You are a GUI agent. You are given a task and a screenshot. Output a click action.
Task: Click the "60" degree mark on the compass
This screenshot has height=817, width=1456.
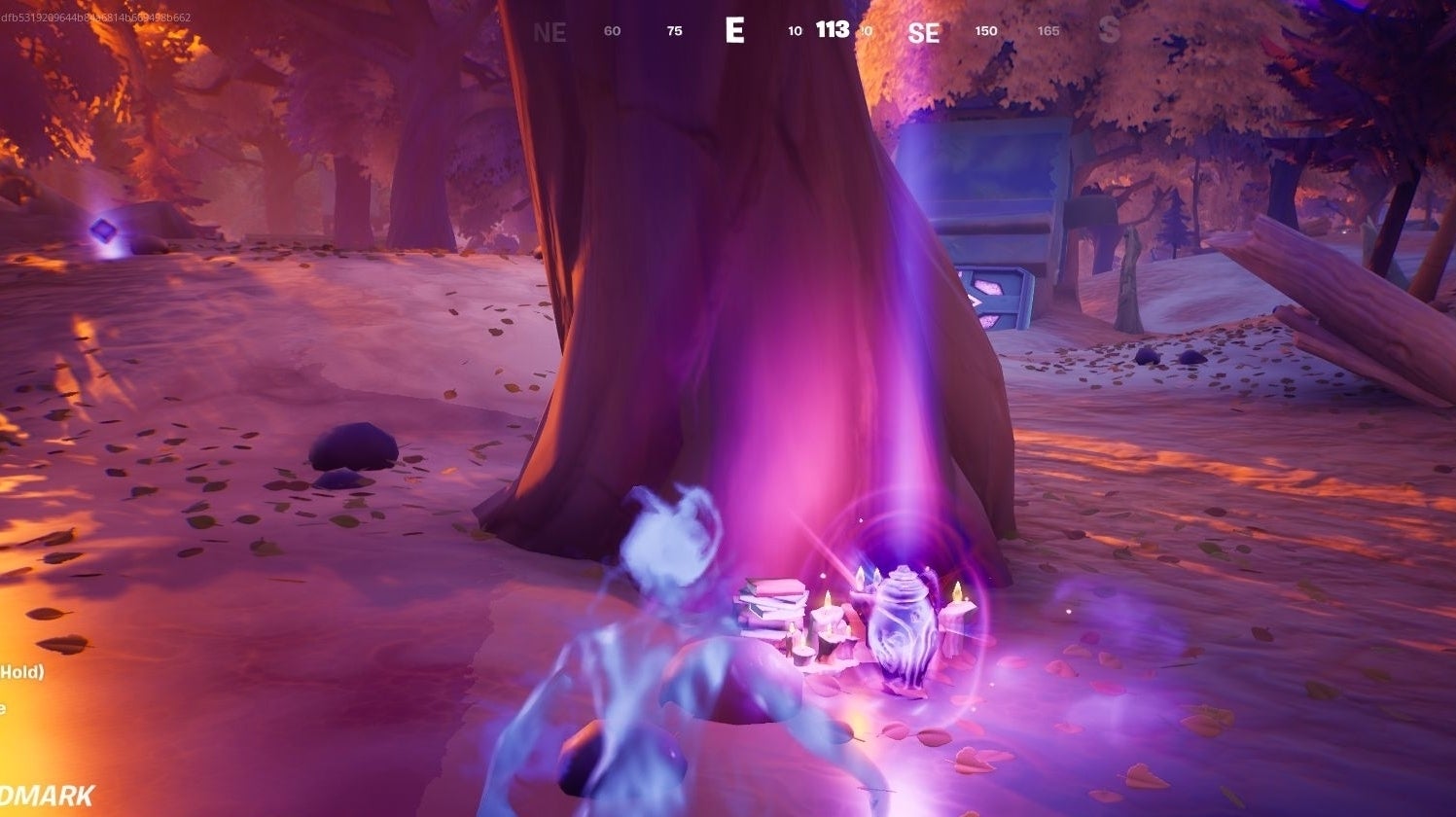coord(612,30)
